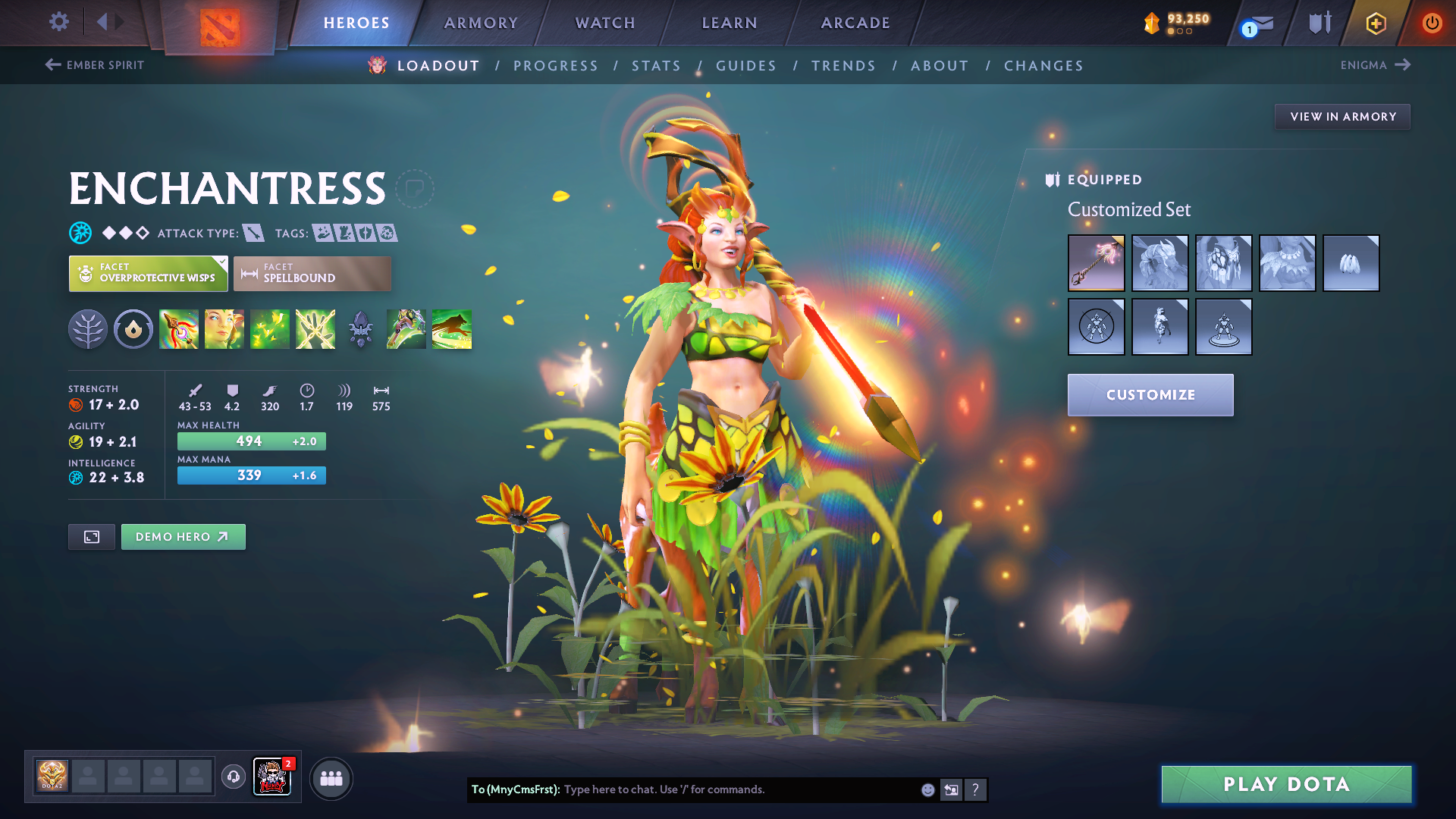Viewport: 1456px width, 819px height.
Task: Start matchmaking with Play Dota
Action: [1286, 784]
